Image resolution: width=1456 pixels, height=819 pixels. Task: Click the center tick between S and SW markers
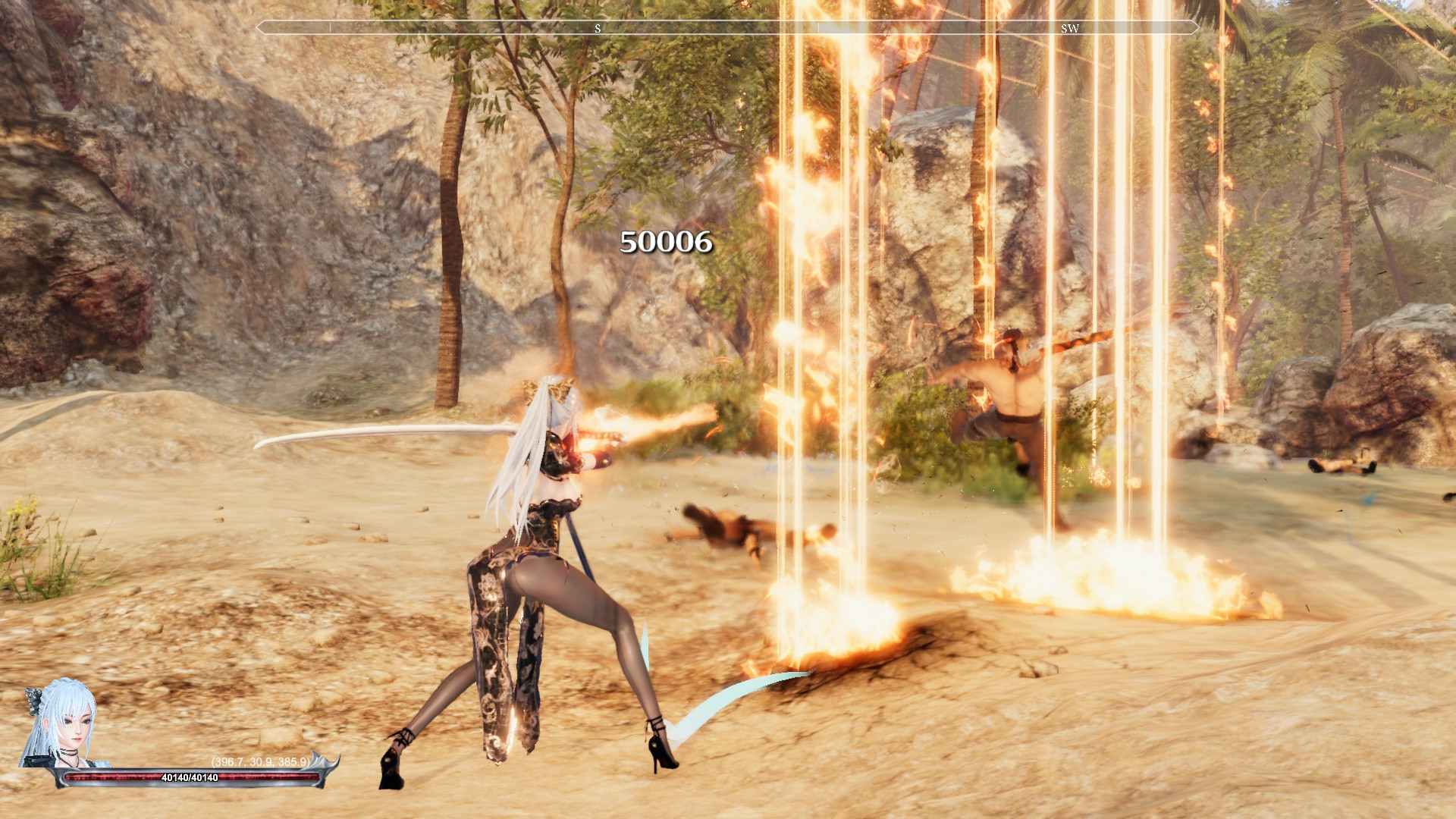(819, 29)
